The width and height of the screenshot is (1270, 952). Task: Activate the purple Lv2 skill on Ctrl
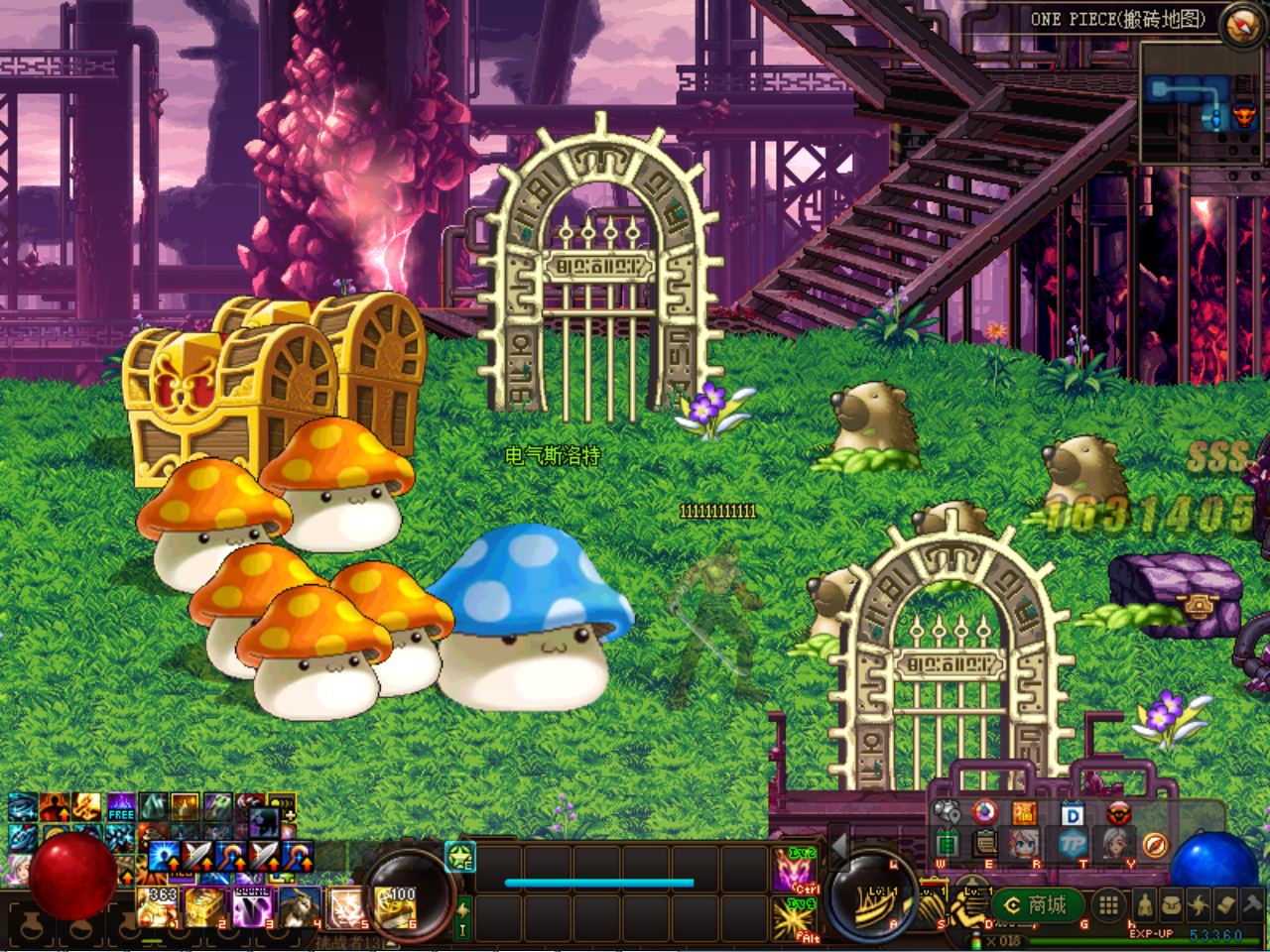tap(795, 869)
